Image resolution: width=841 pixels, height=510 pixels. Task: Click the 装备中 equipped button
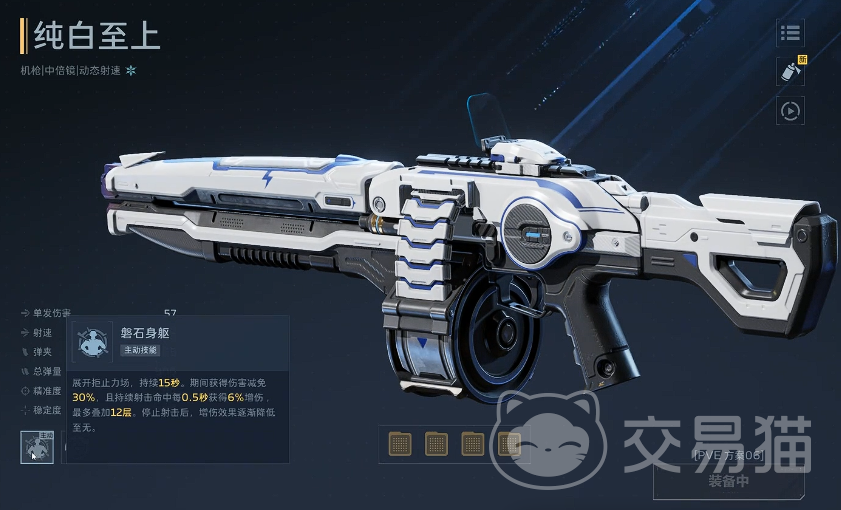728,480
